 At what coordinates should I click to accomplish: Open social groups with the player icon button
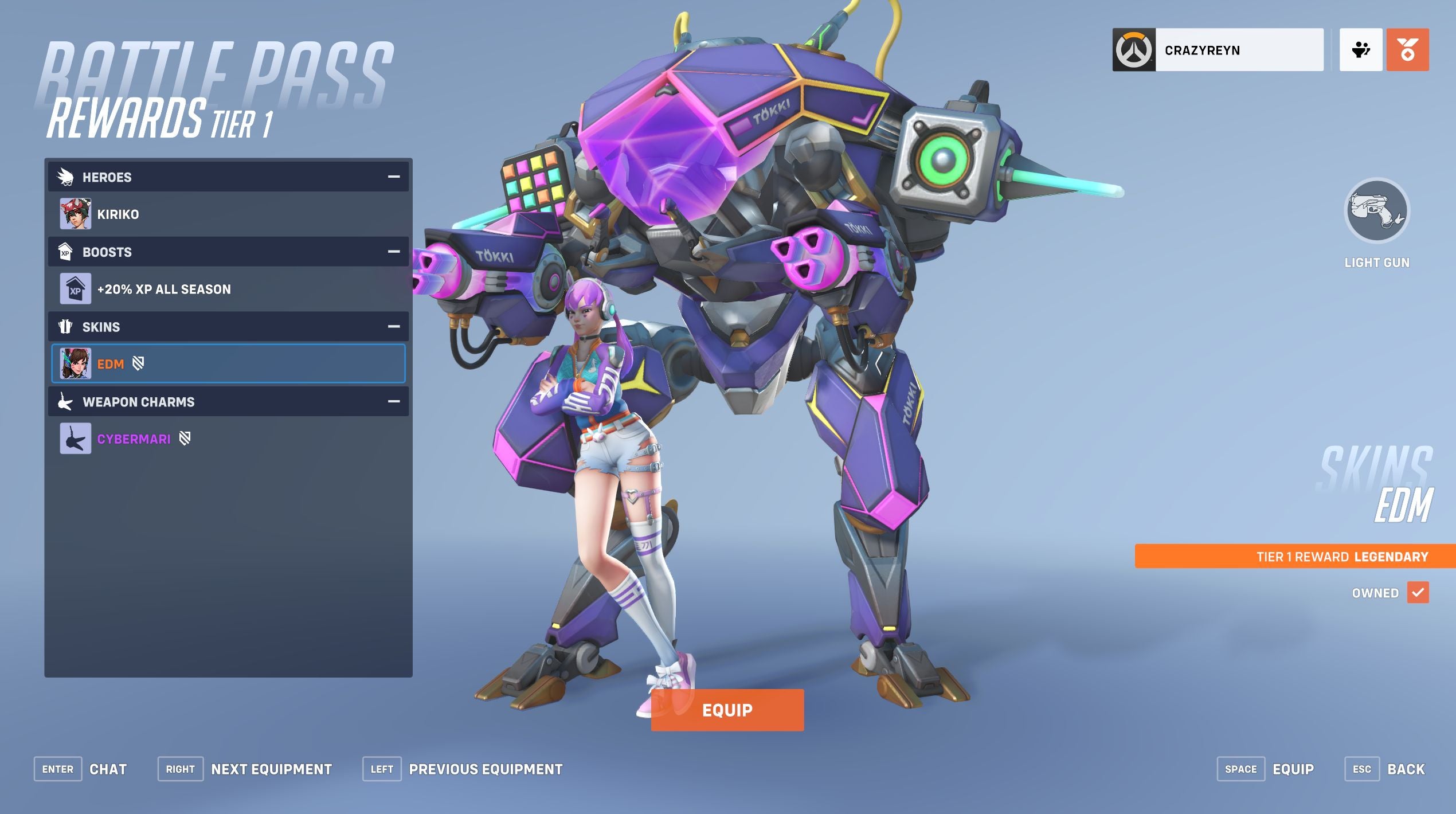1361,50
